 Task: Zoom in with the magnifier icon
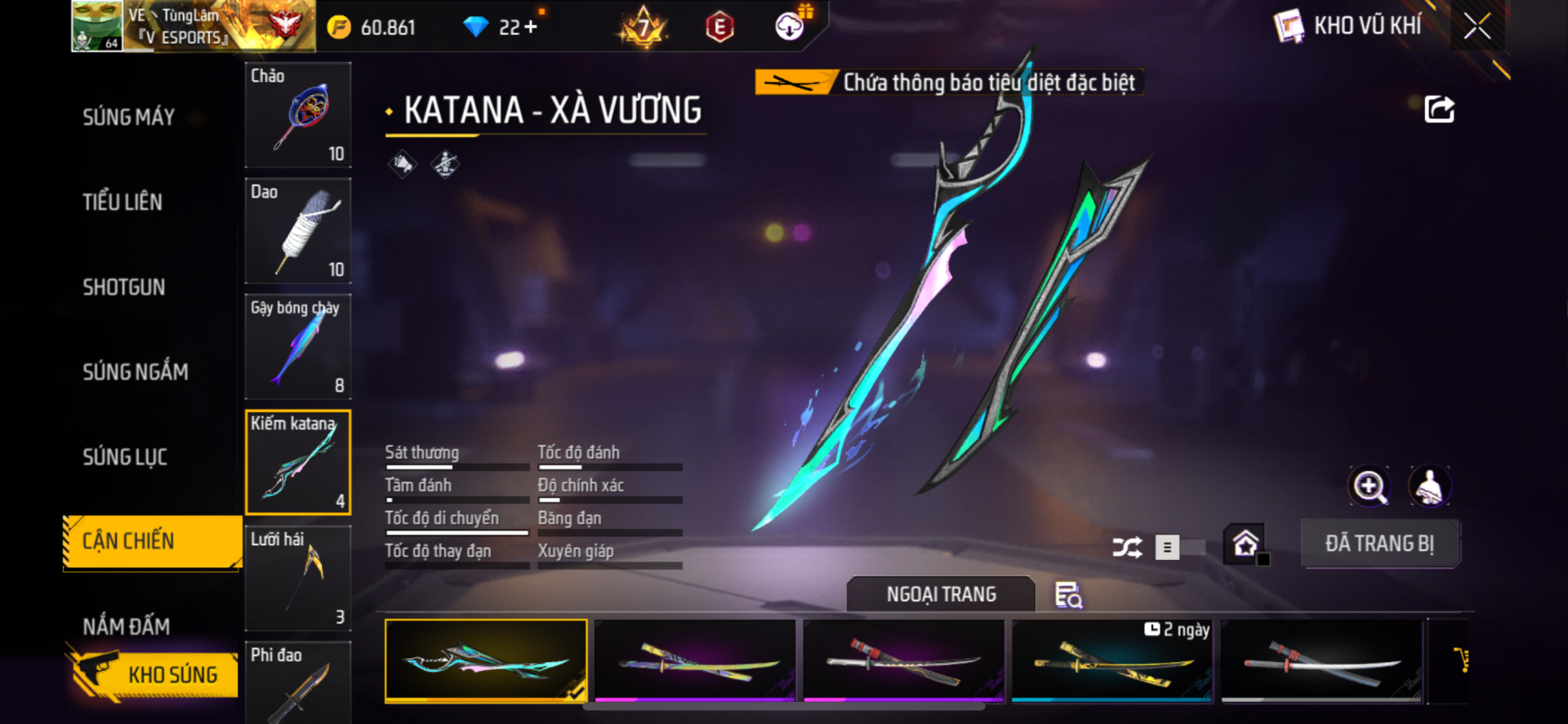coord(1370,486)
